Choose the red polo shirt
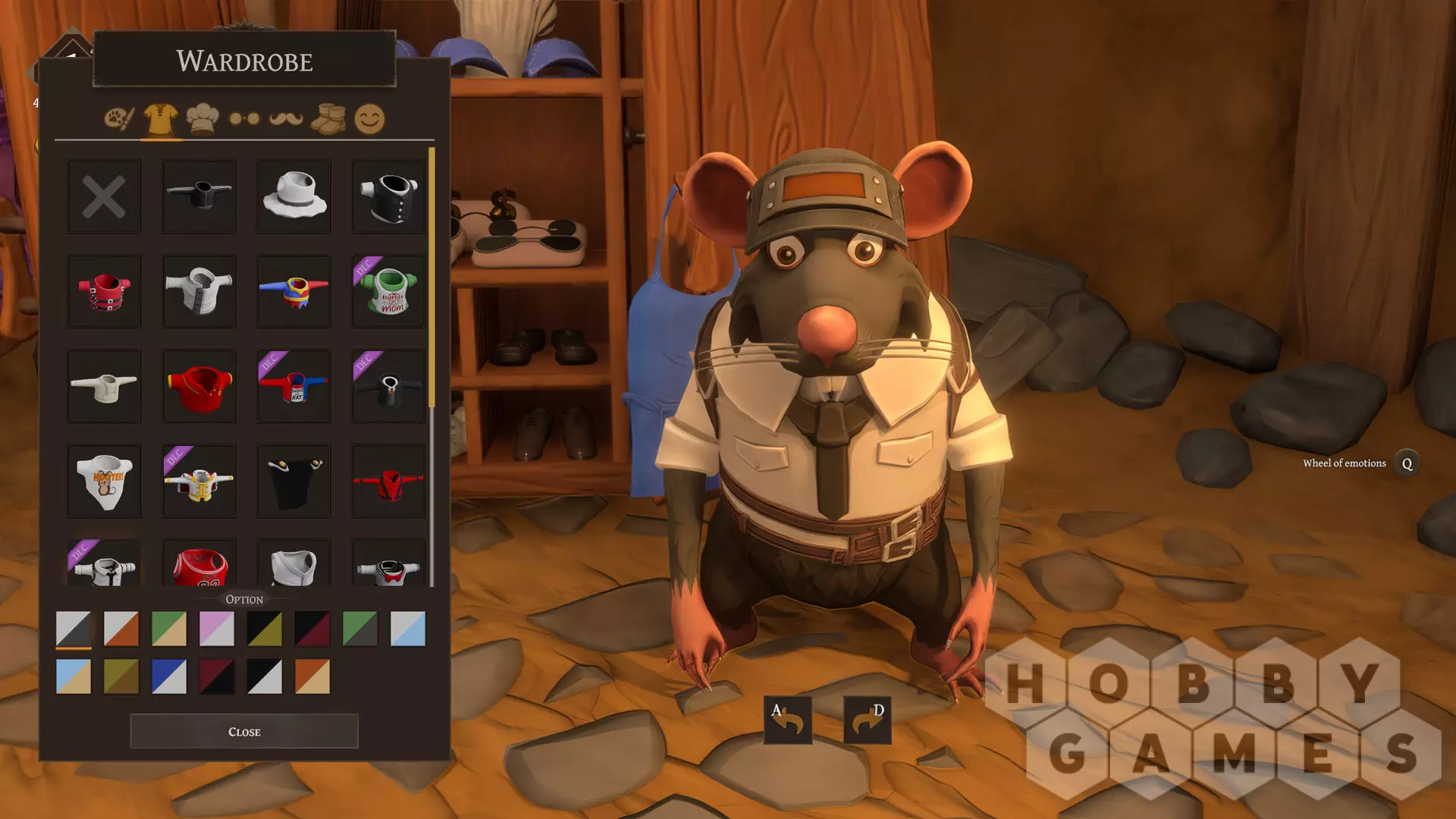 click(x=199, y=386)
